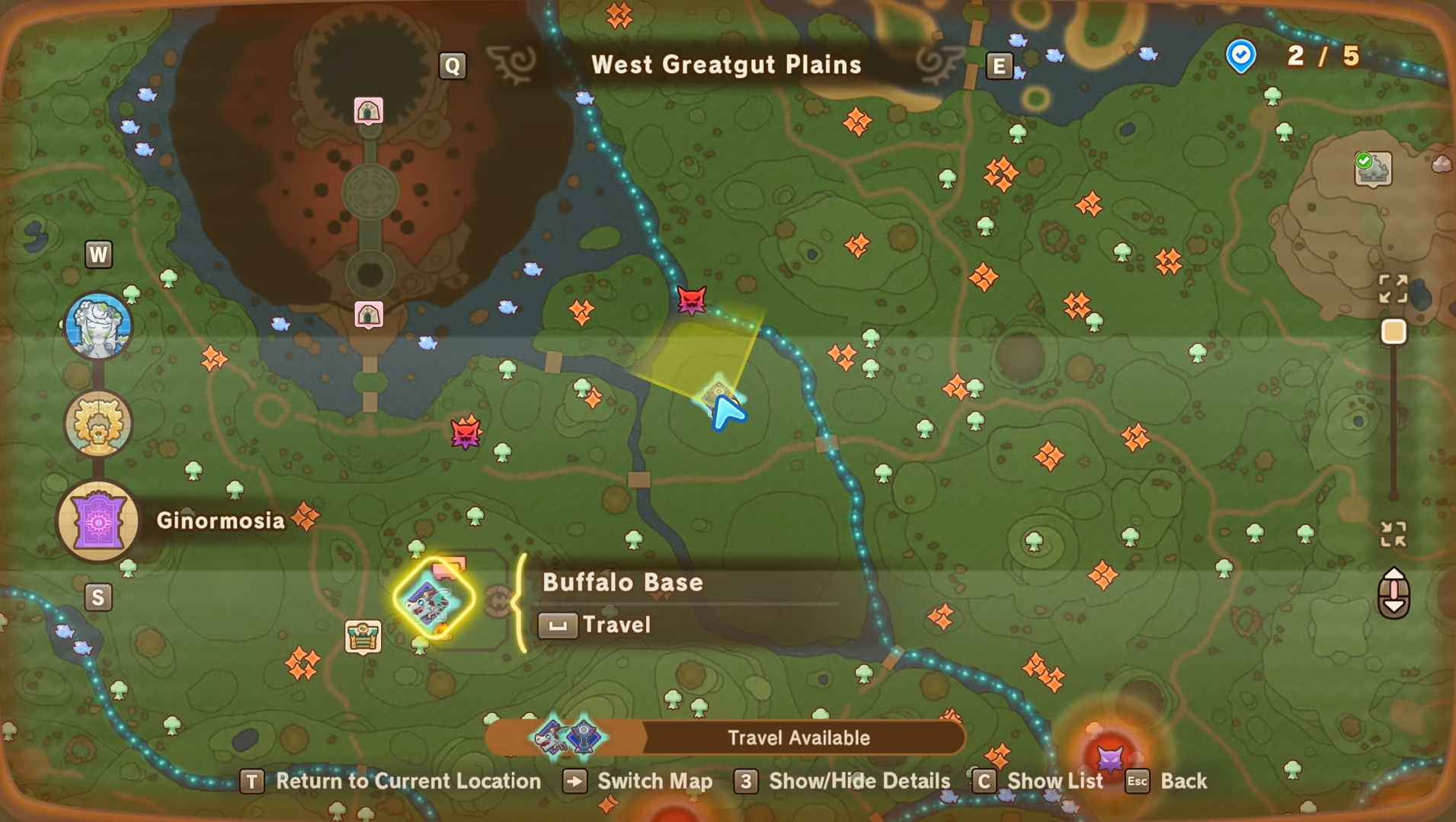Grab the zoom slider handle

[1394, 332]
